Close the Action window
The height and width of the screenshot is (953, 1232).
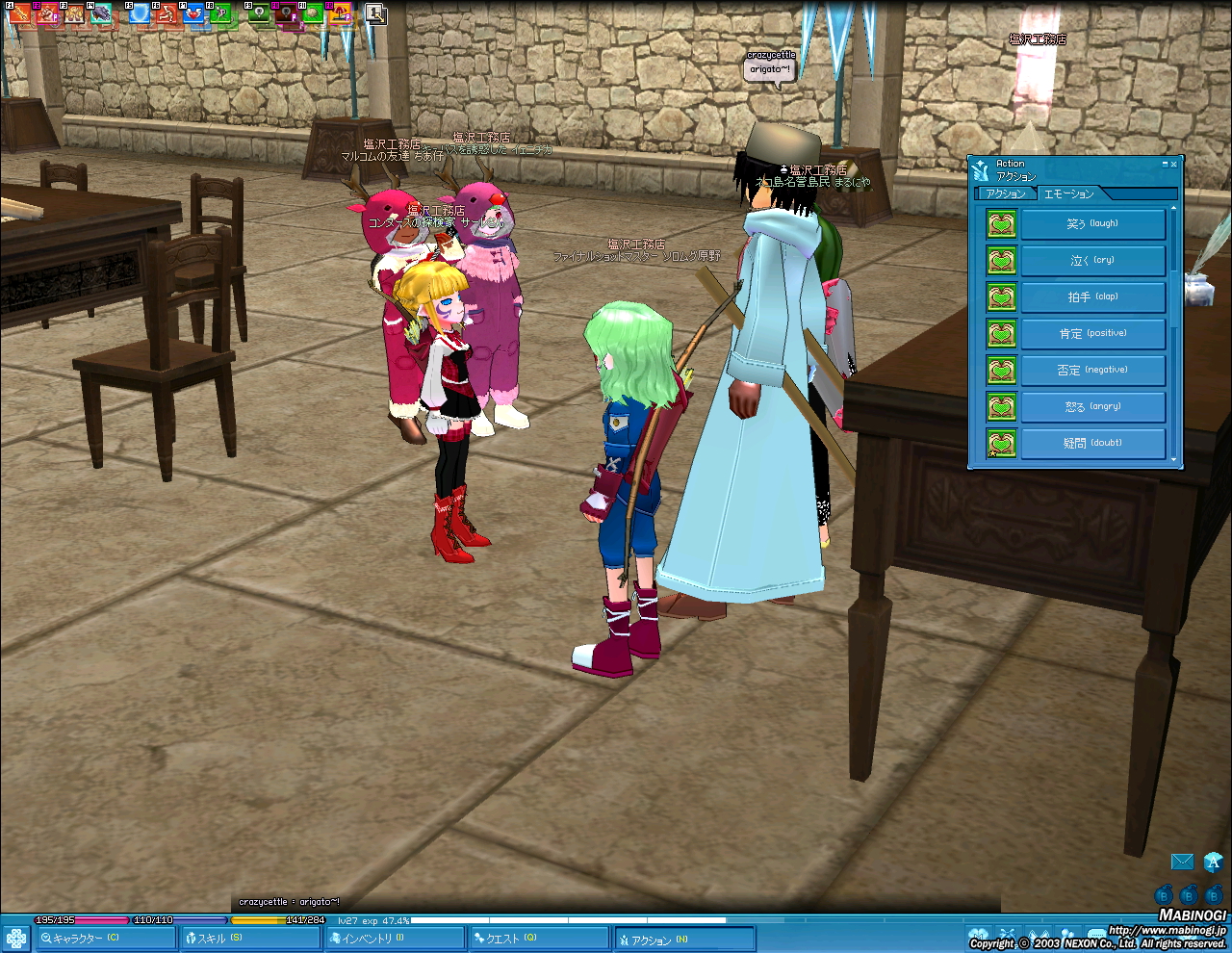[1173, 165]
